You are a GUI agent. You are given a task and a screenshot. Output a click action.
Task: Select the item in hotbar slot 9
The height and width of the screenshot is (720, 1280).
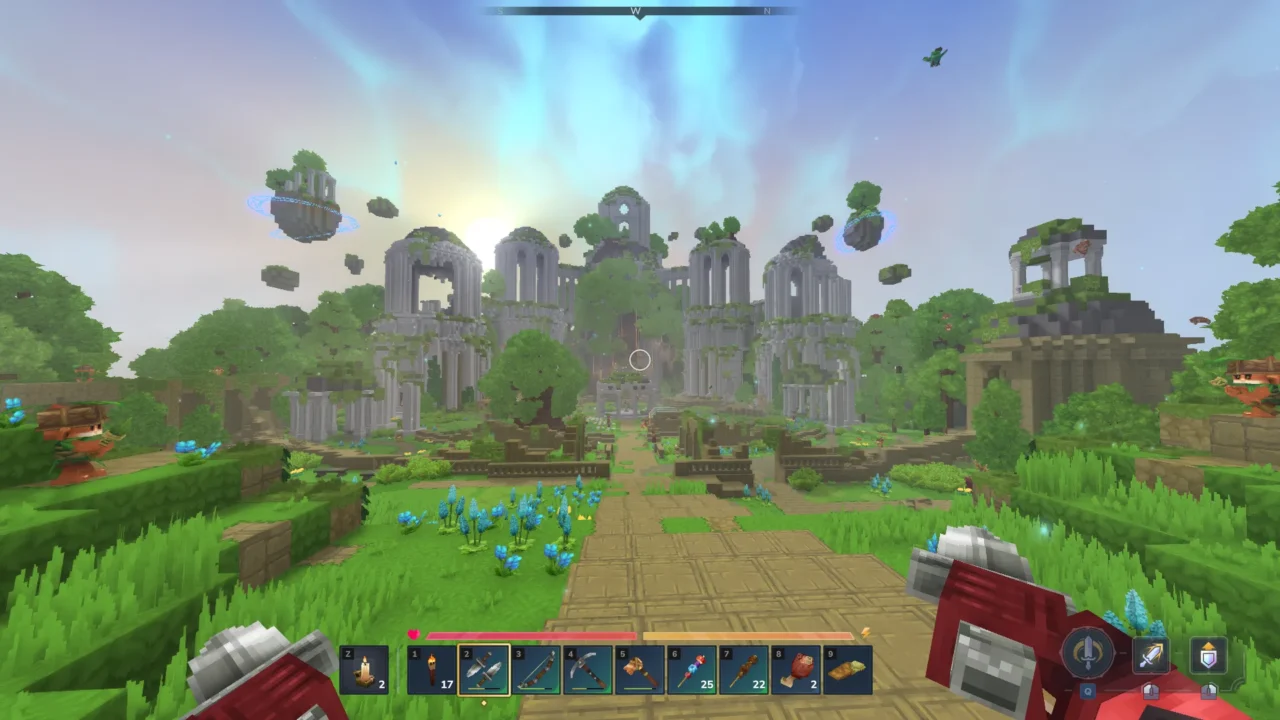click(x=848, y=669)
